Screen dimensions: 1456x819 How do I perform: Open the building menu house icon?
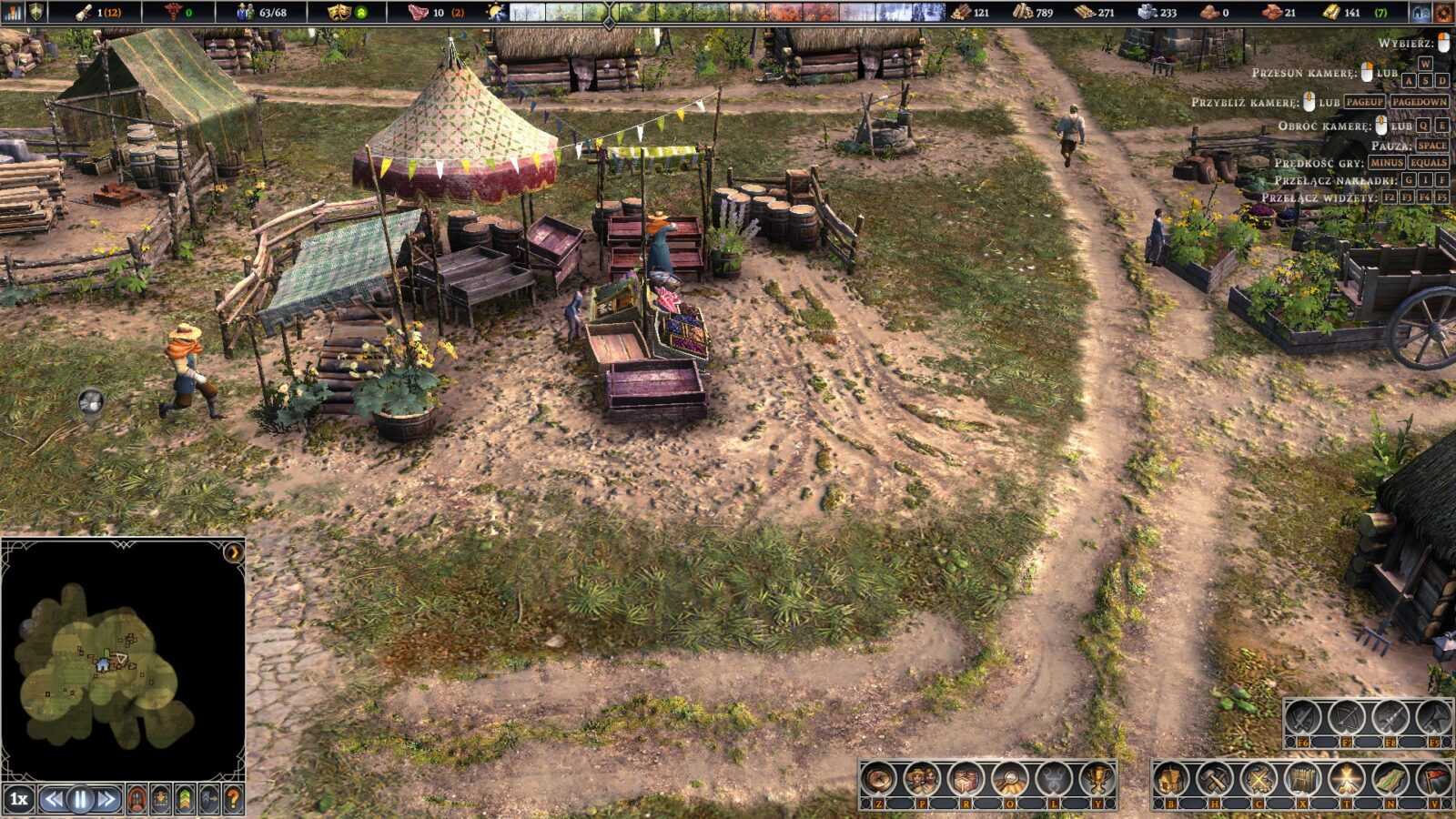[1171, 779]
